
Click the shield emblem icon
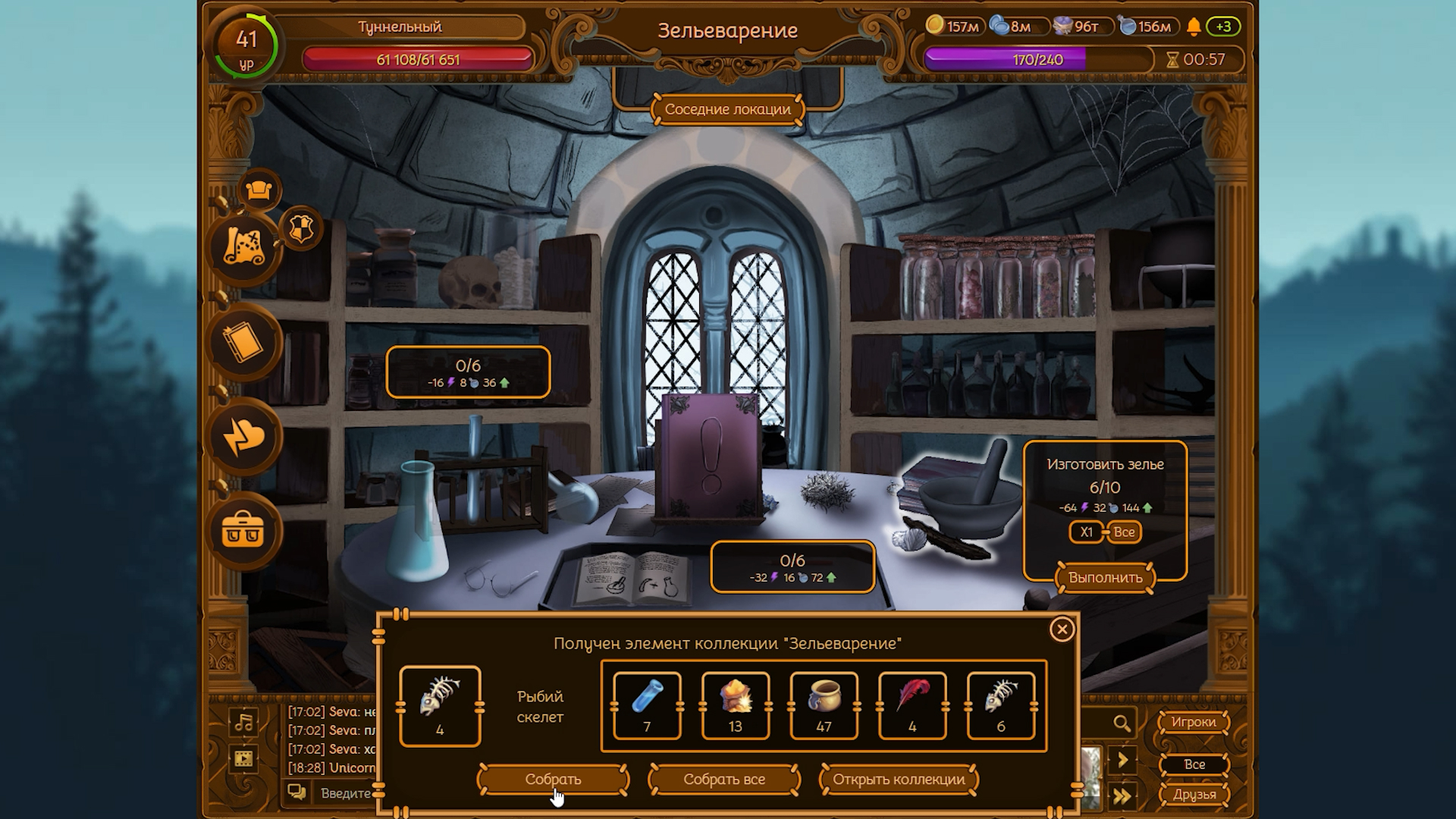[302, 229]
